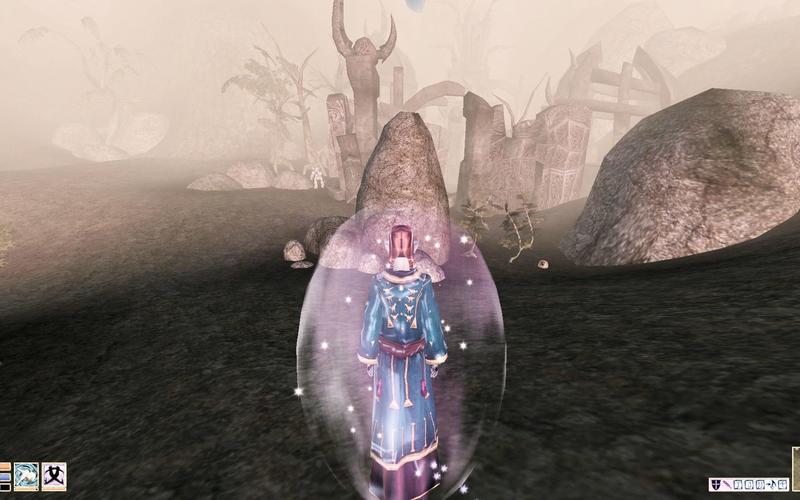Open the selected spell icon with black sigil
The height and width of the screenshot is (500, 800).
[54, 475]
